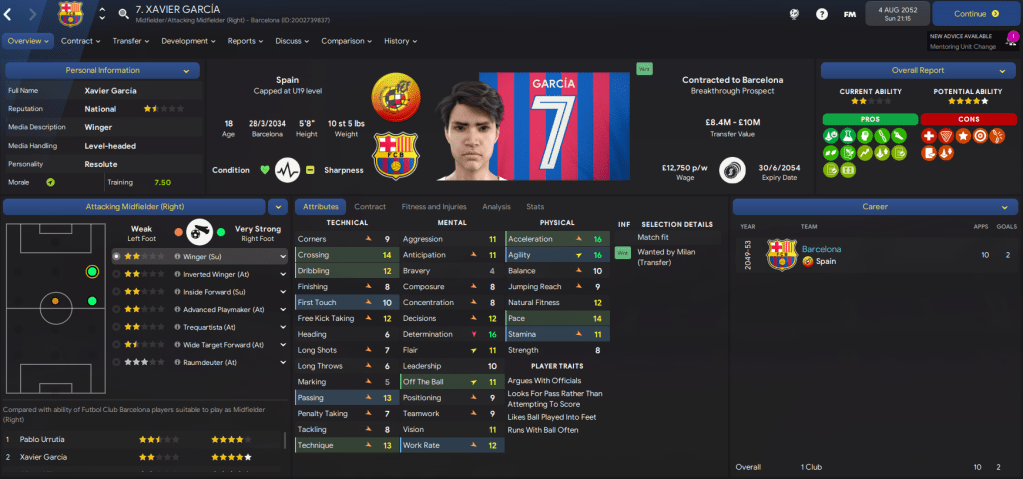Screen dimensions: 1023x479
Task: Open the Contract menu
Action: coord(80,41)
